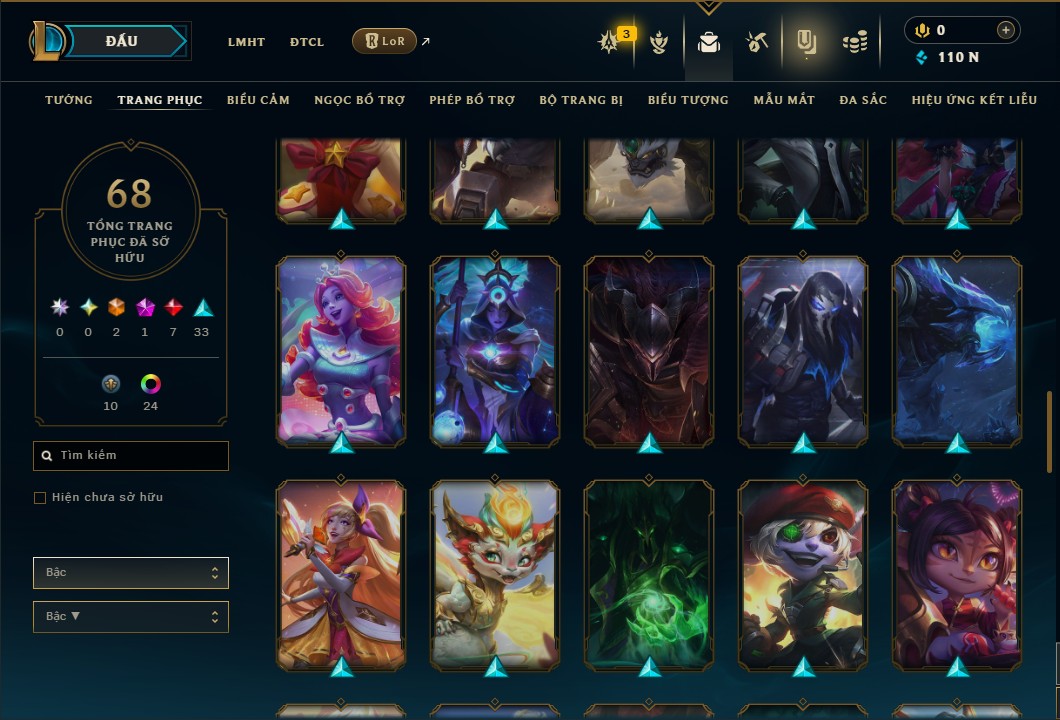Switch to the BIỂU CẢM tab
The image size is (1060, 720).
tap(258, 100)
